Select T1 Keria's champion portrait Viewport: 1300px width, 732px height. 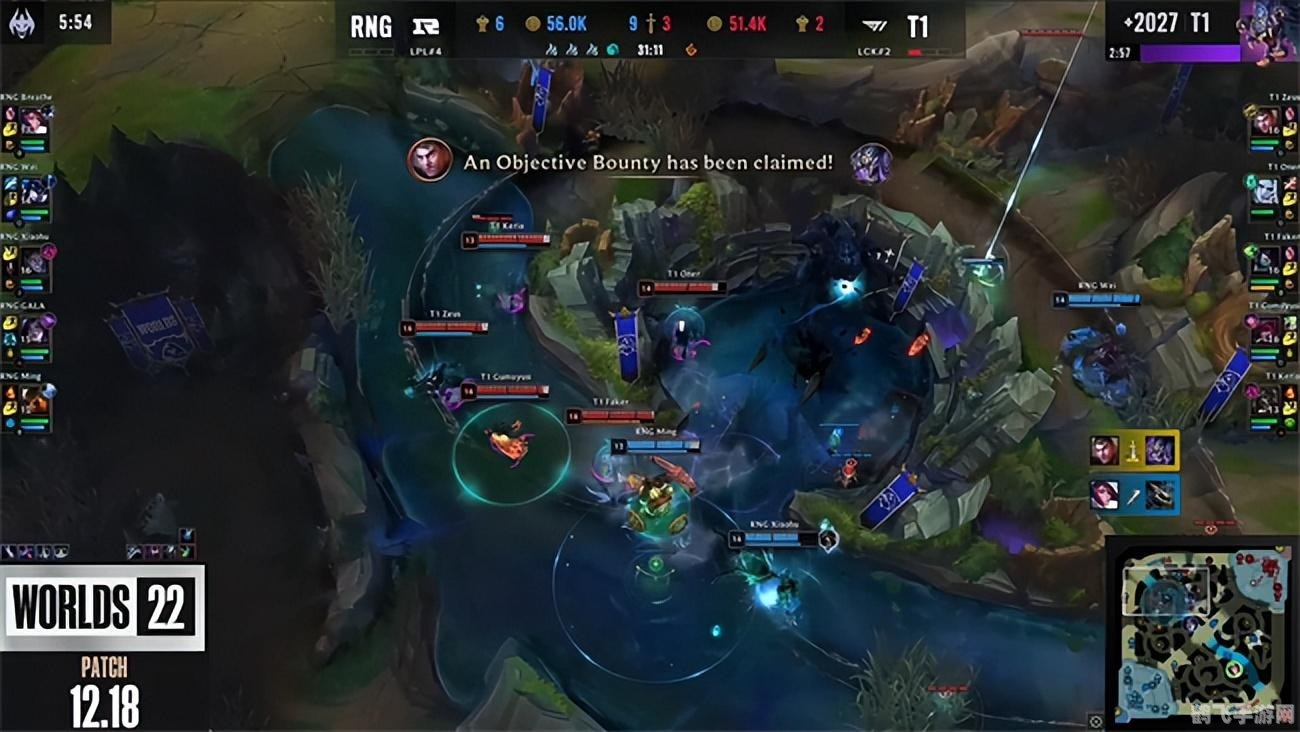(x=1266, y=398)
